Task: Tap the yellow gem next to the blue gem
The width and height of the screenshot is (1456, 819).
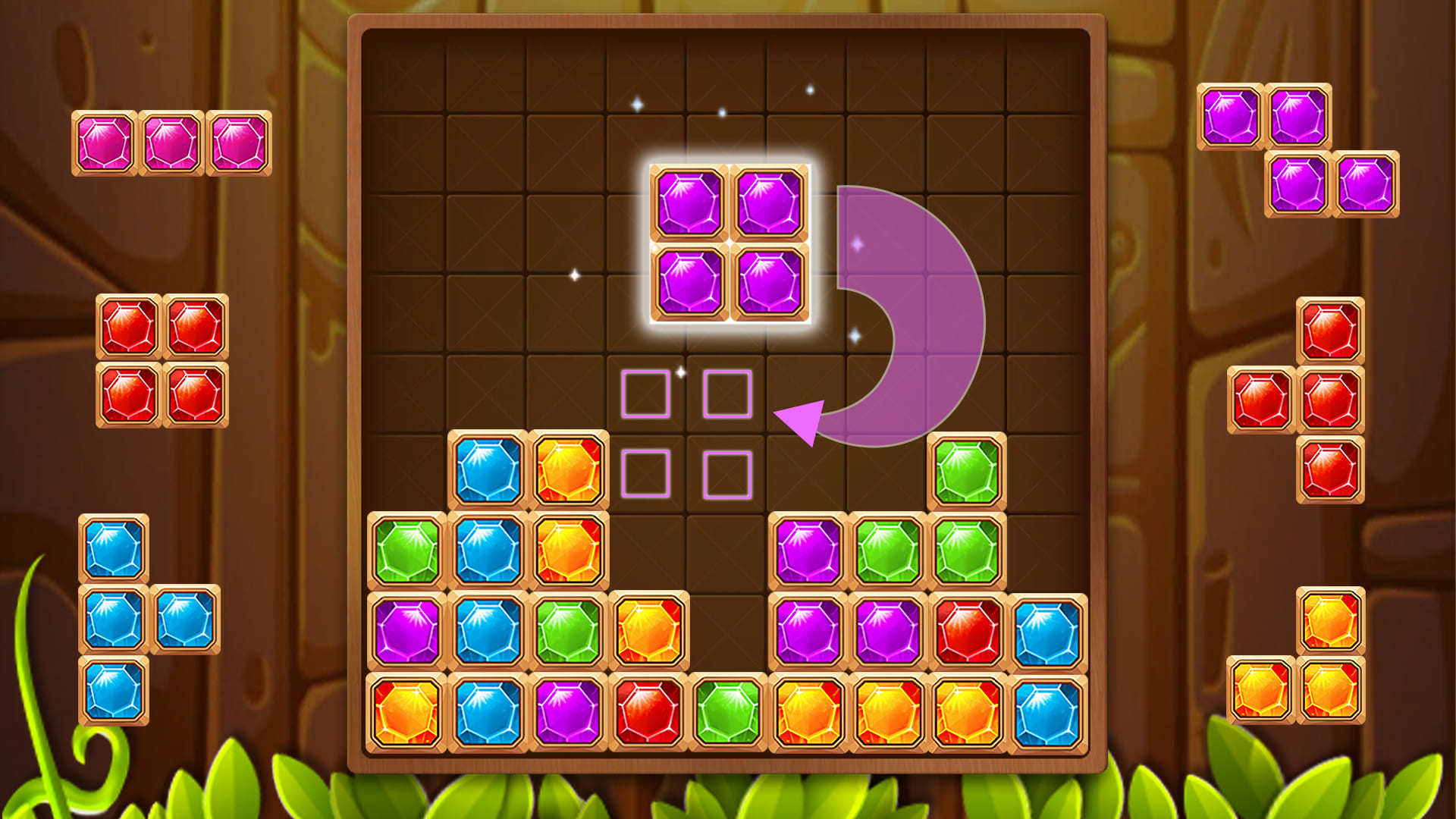Action: click(565, 466)
